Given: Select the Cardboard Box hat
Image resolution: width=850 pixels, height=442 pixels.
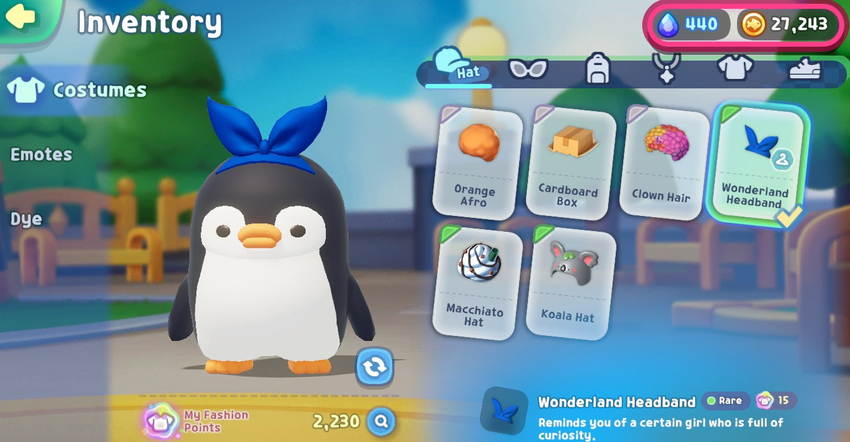Looking at the screenshot, I should [570, 160].
